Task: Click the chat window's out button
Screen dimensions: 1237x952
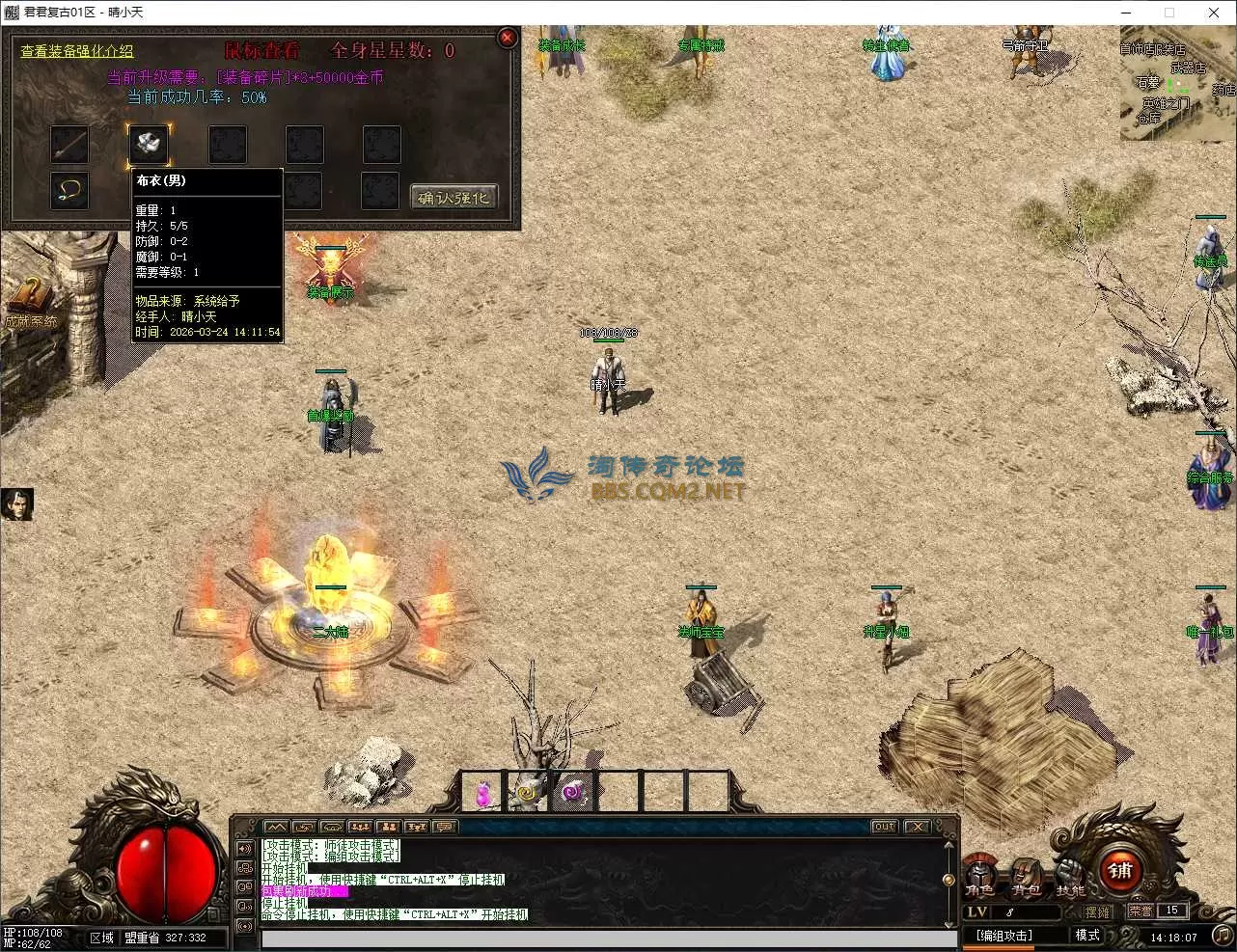Action: (x=884, y=827)
